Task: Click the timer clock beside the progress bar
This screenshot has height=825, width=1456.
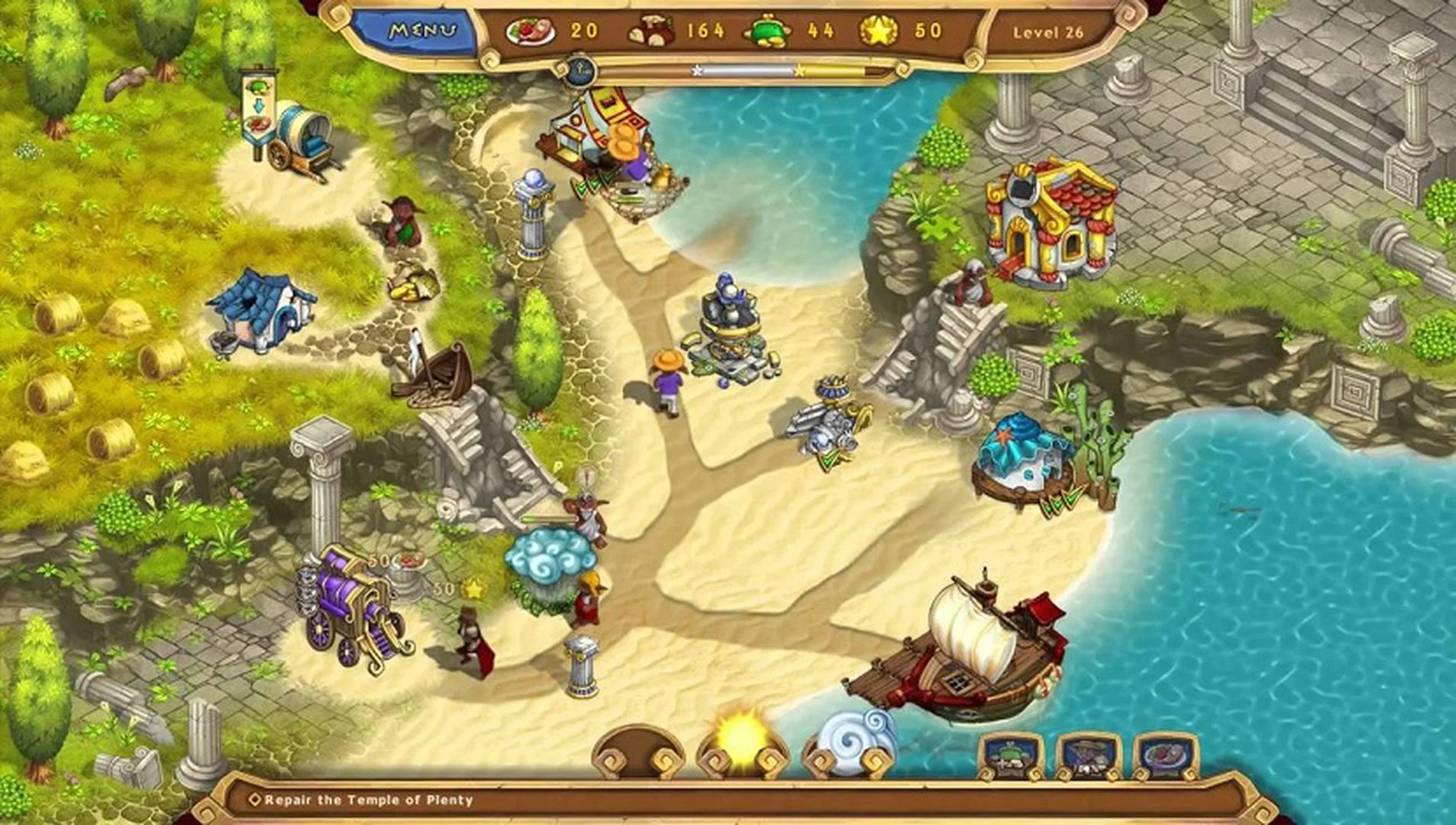Action: point(582,70)
